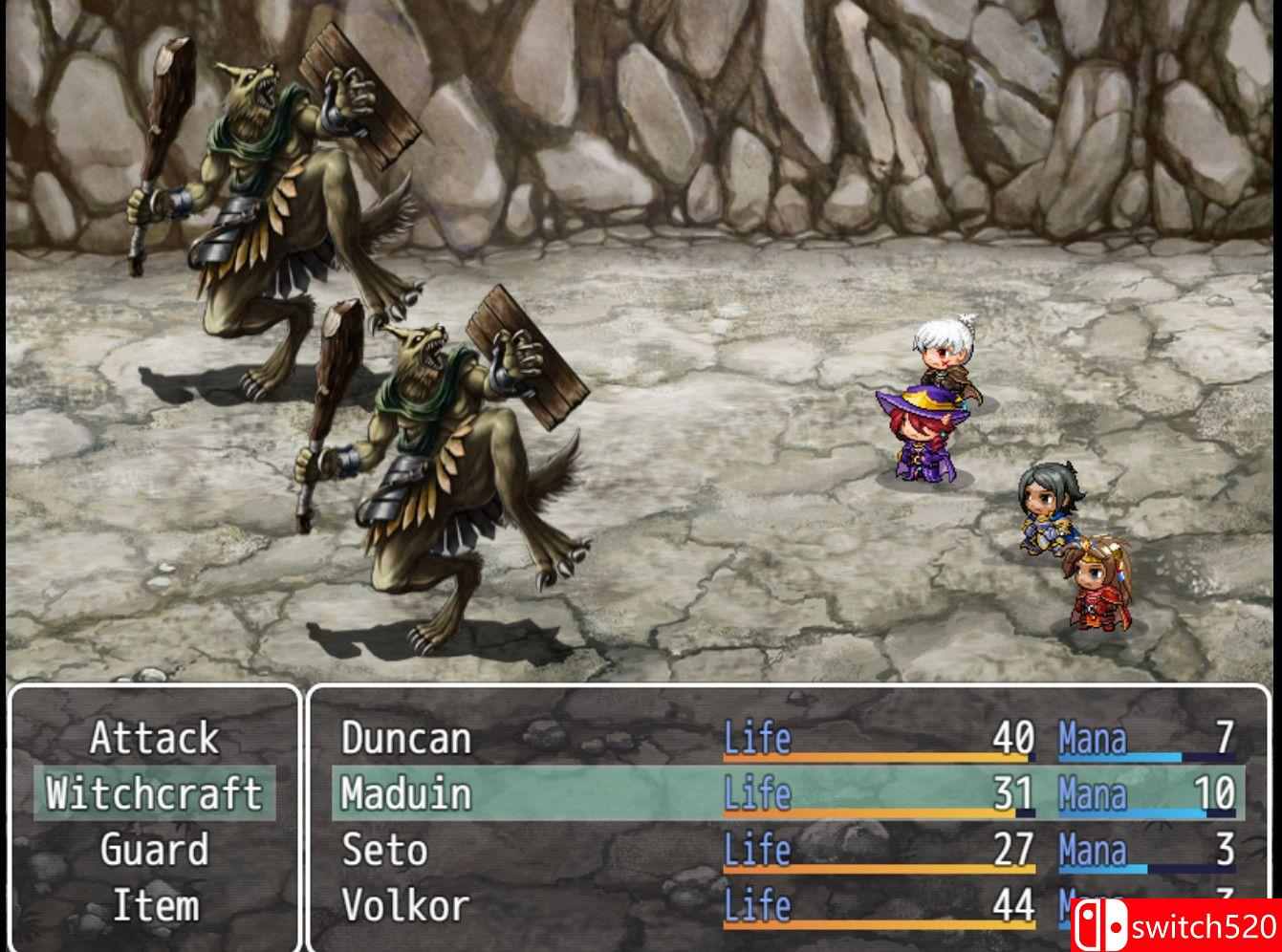Viewport: 1282px width, 952px height.
Task: Open the Item command
Action: [154, 905]
